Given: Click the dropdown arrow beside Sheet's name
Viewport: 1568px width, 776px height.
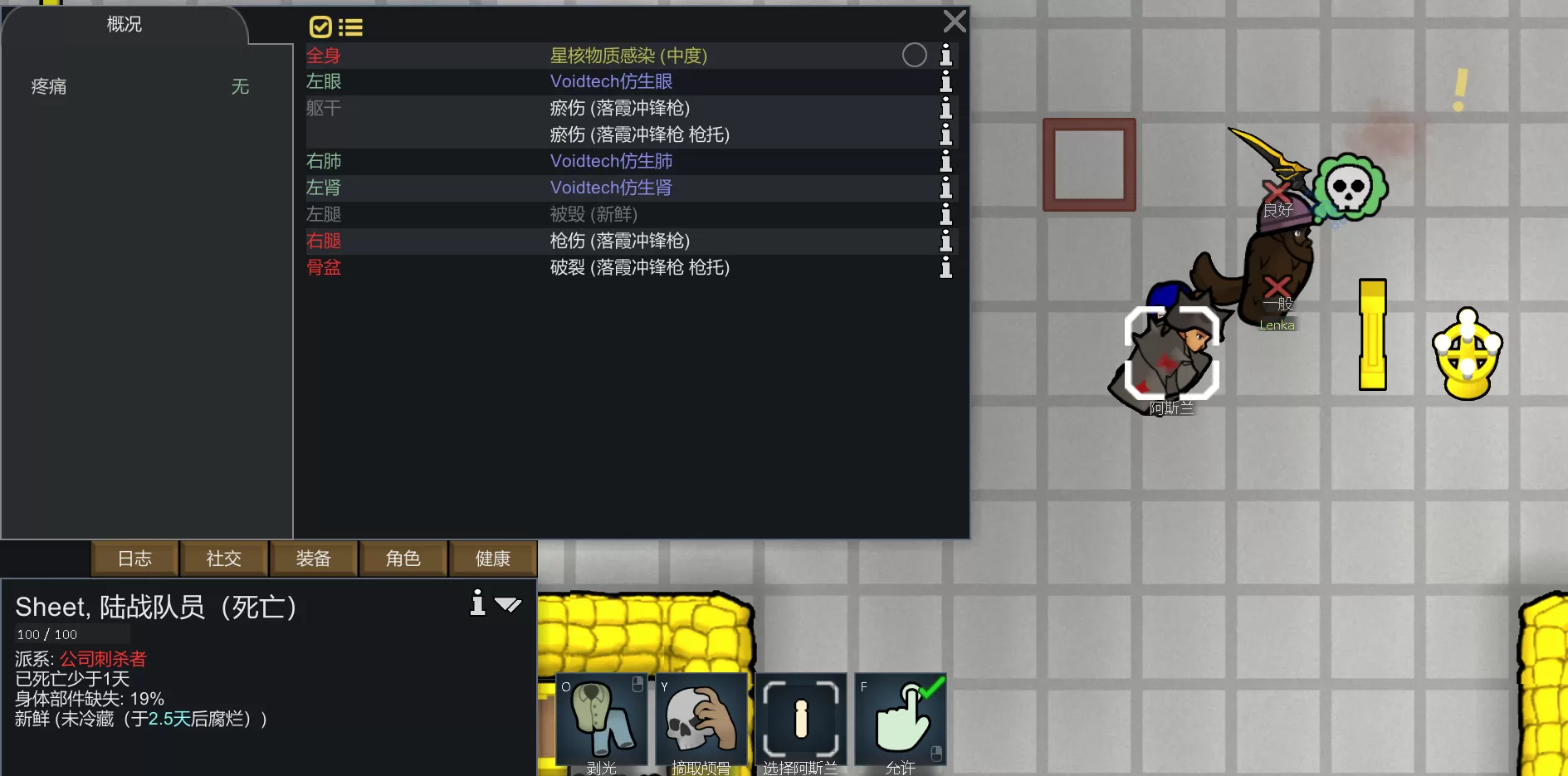Looking at the screenshot, I should click(x=508, y=605).
